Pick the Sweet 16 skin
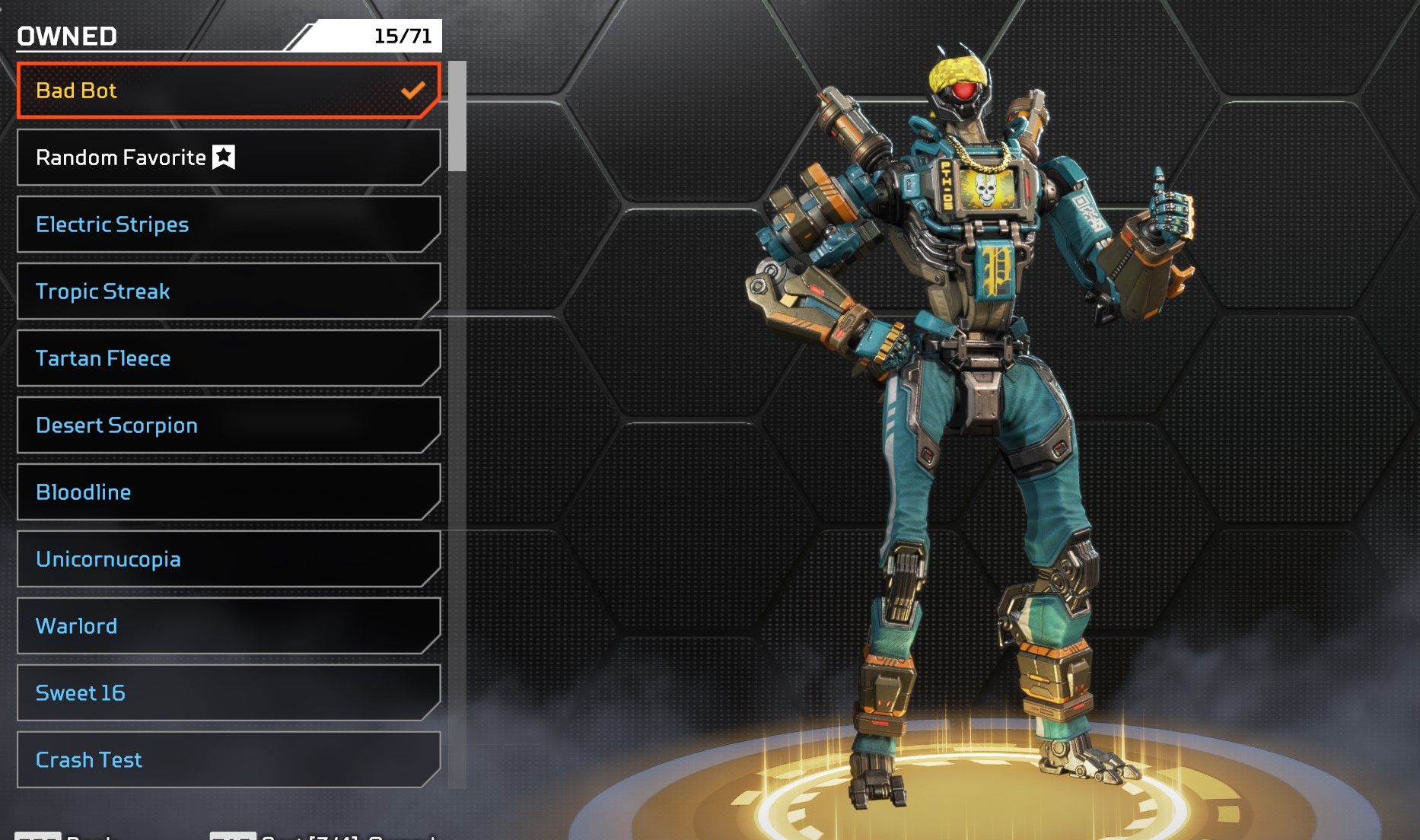This screenshot has width=1420, height=840. tap(228, 693)
